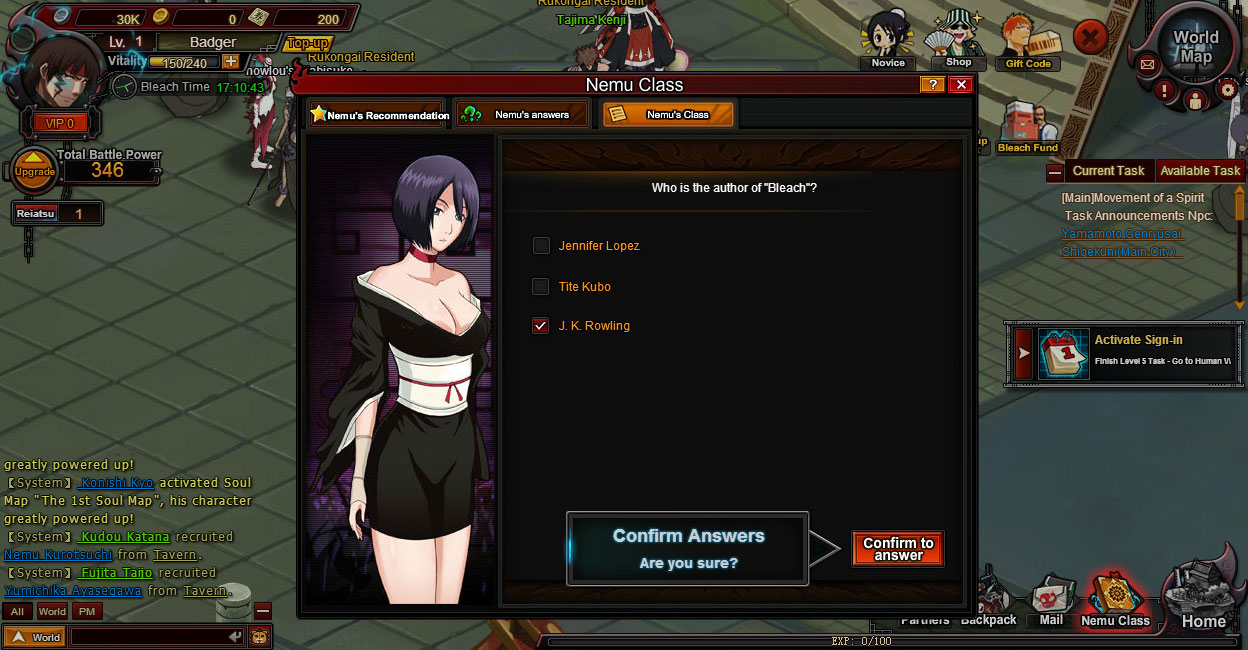
Task: Open the Mail icon
Action: (1050, 602)
